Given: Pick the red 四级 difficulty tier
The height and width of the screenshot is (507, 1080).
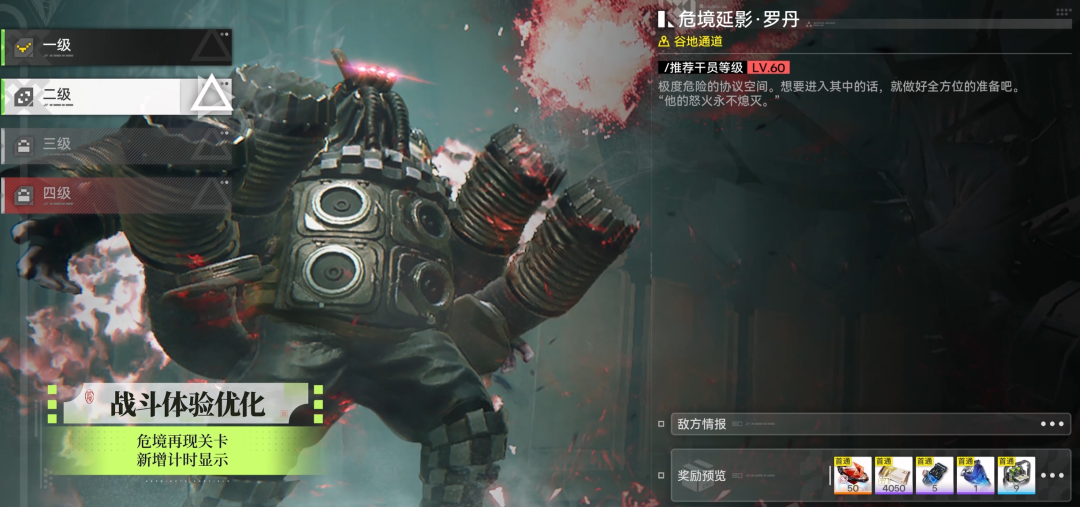Looking at the screenshot, I should pyautogui.click(x=115, y=194).
